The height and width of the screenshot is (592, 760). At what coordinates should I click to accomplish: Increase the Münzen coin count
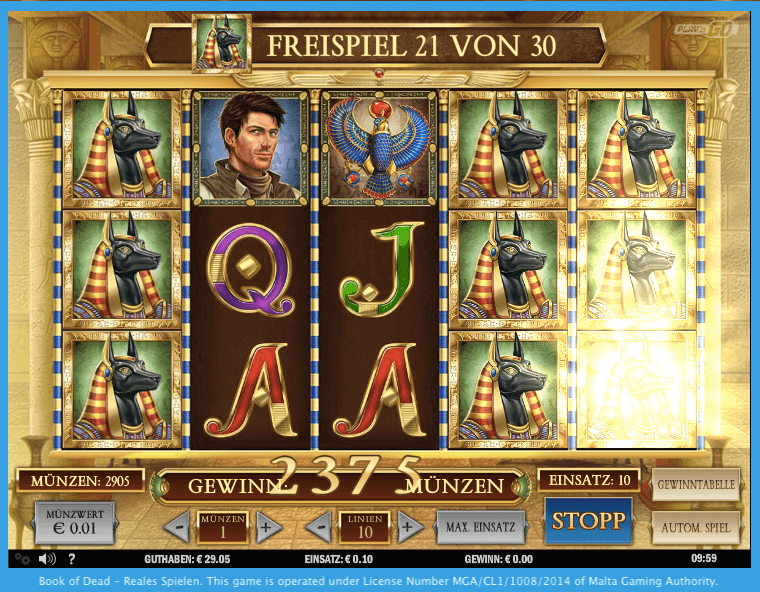pyautogui.click(x=265, y=526)
